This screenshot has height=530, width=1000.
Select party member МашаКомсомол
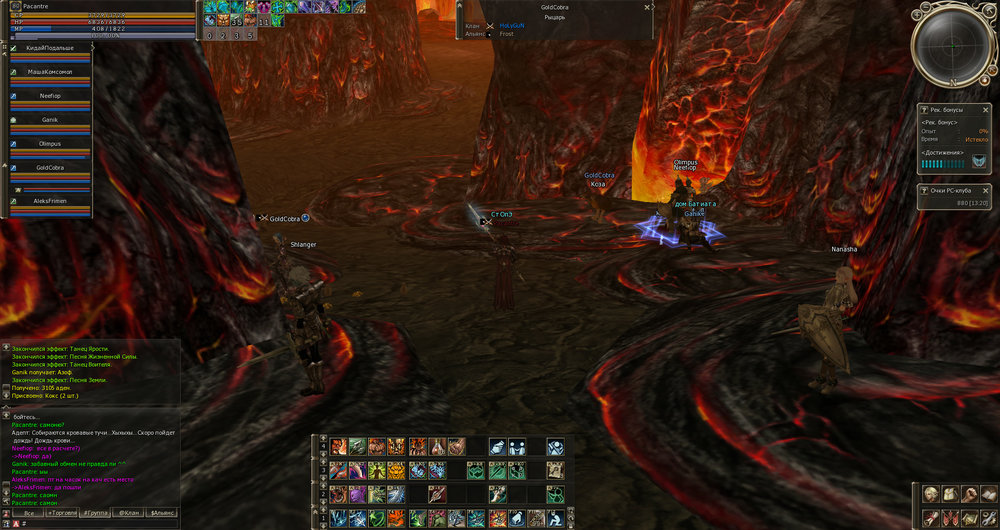coord(50,73)
